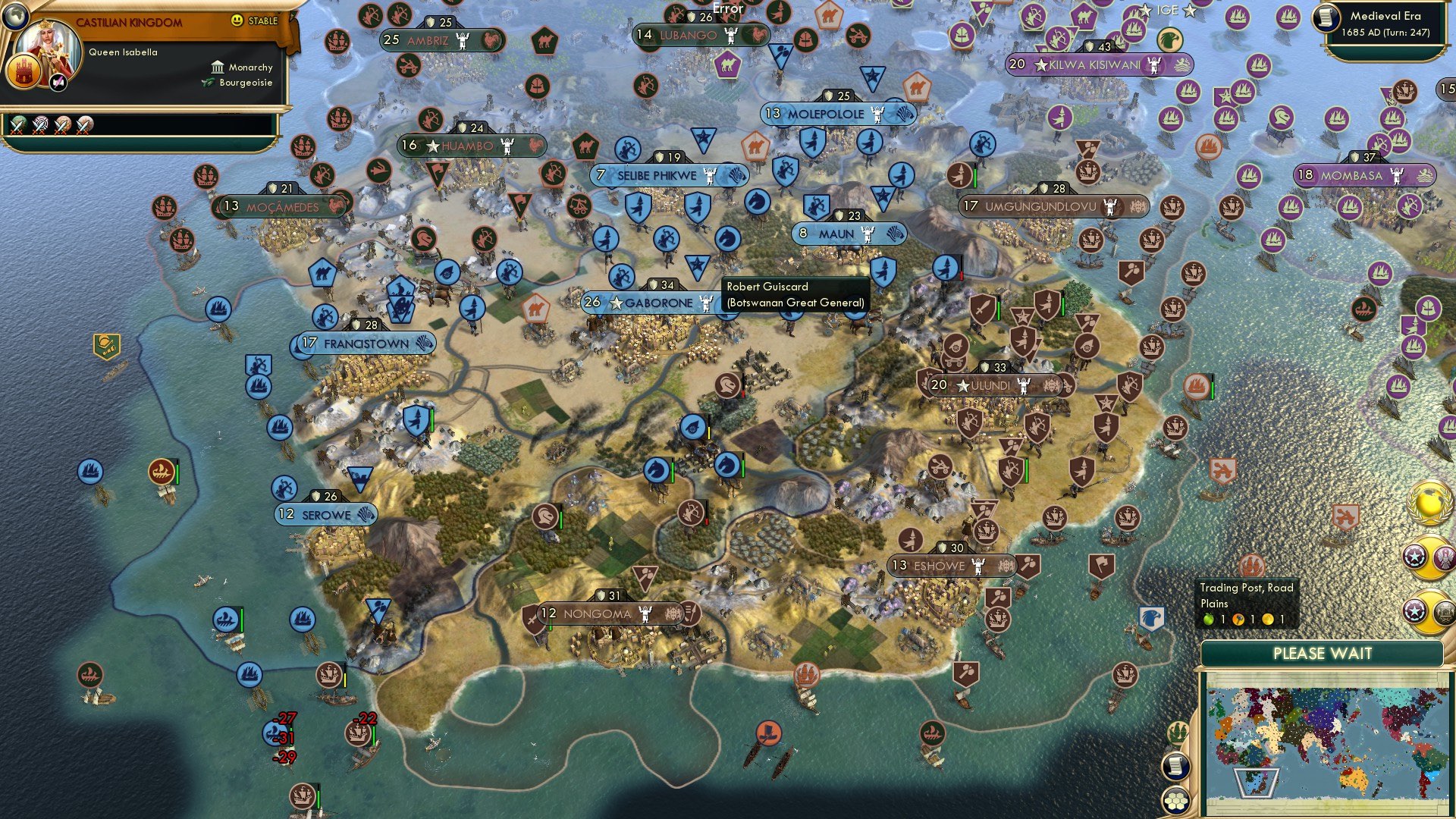Click the green plant icon above the scroll button
This screenshot has height=819, width=1456.
(x=1178, y=732)
